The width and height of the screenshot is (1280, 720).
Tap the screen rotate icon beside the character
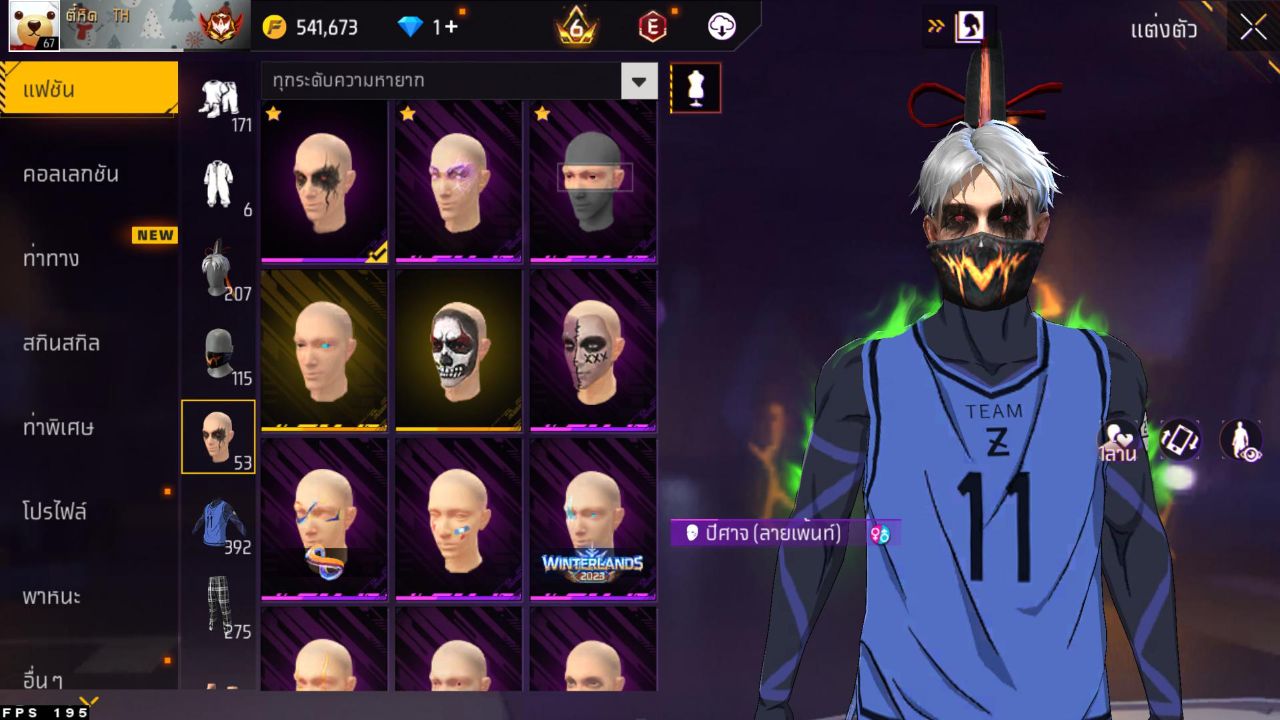click(1178, 437)
